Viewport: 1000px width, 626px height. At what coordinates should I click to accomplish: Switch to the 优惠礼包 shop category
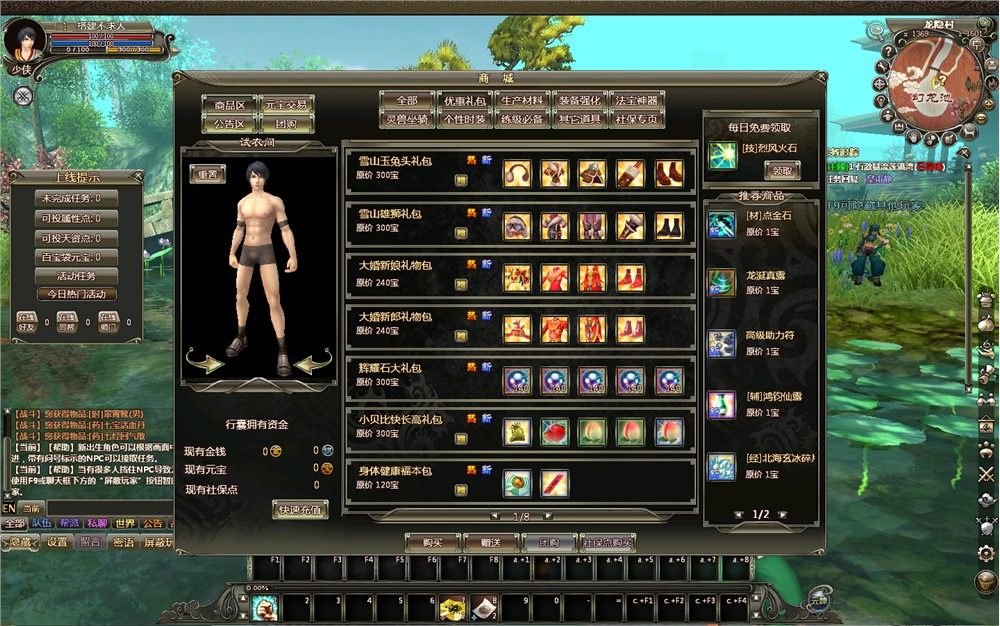tap(465, 101)
